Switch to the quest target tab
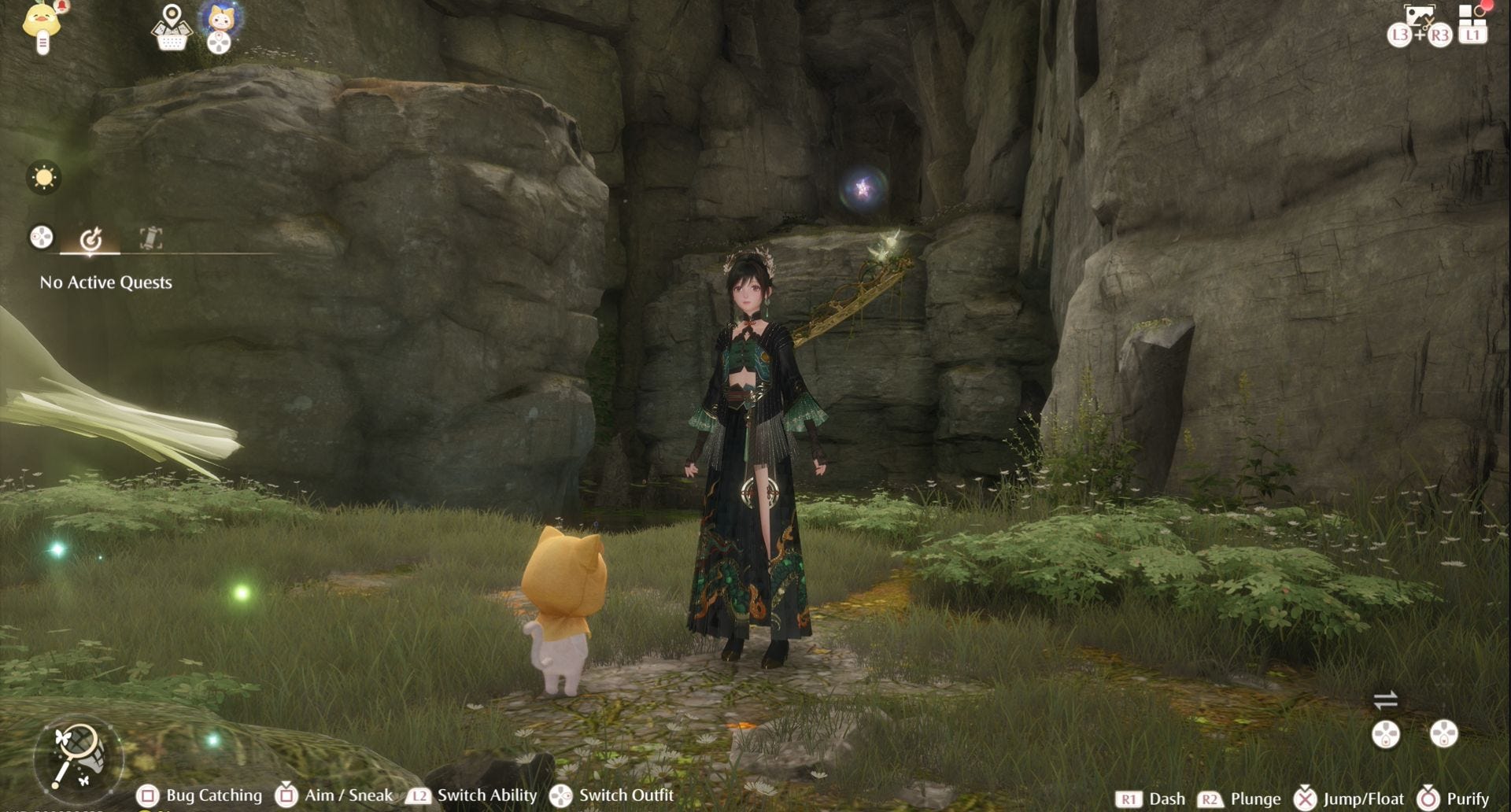 click(91, 238)
